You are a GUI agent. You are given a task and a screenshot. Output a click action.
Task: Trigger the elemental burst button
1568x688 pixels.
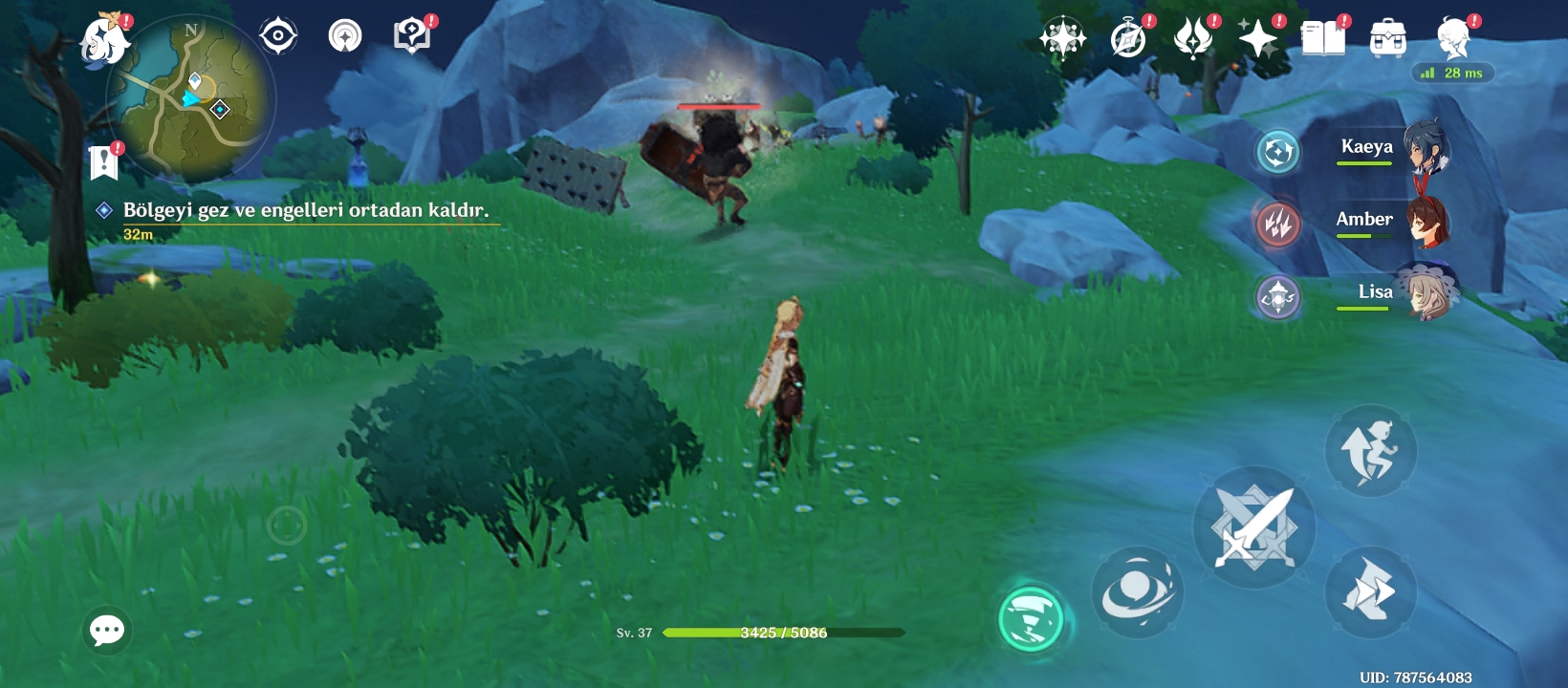pyautogui.click(x=1031, y=618)
